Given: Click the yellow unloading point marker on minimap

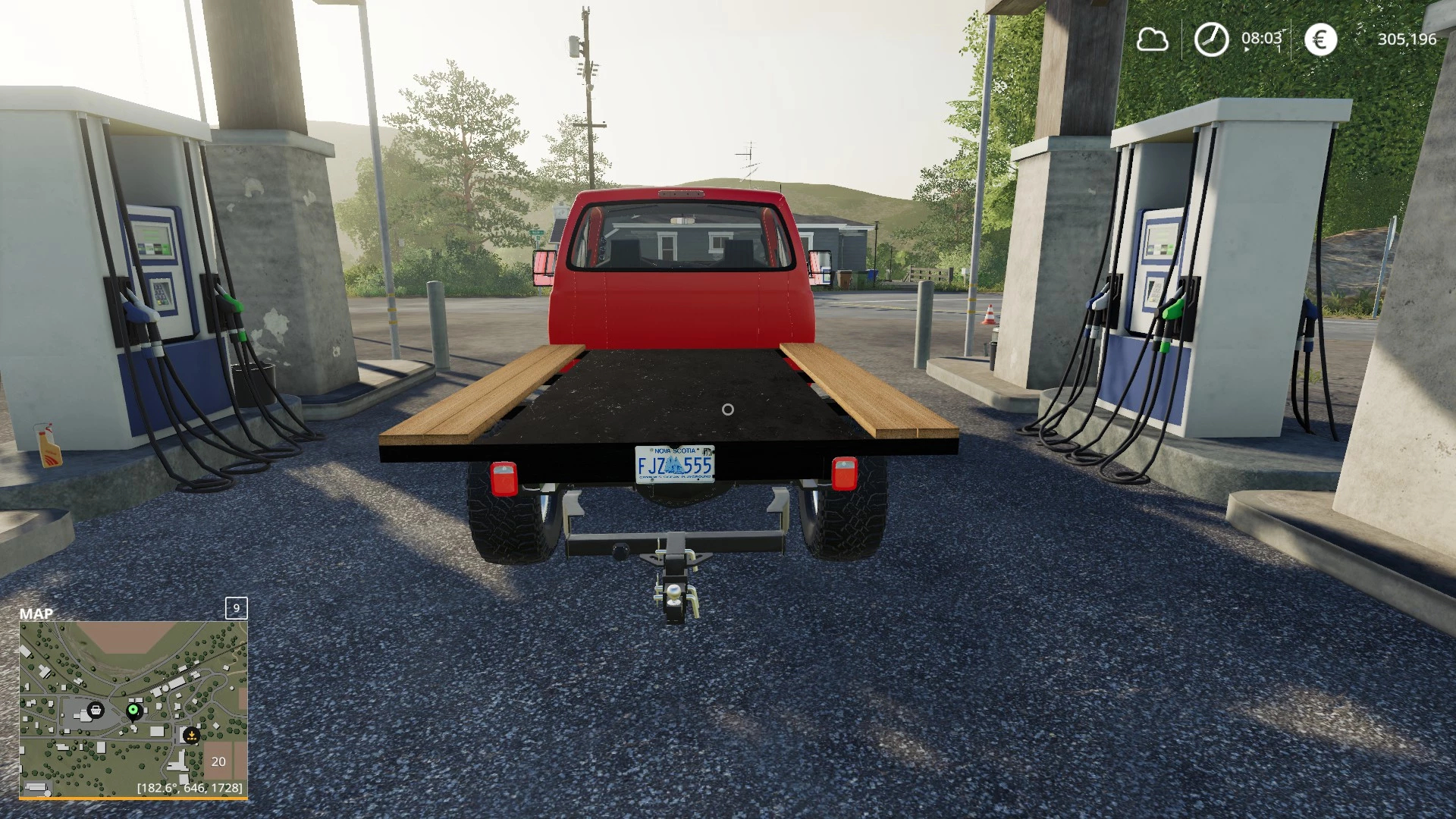Looking at the screenshot, I should [x=191, y=734].
